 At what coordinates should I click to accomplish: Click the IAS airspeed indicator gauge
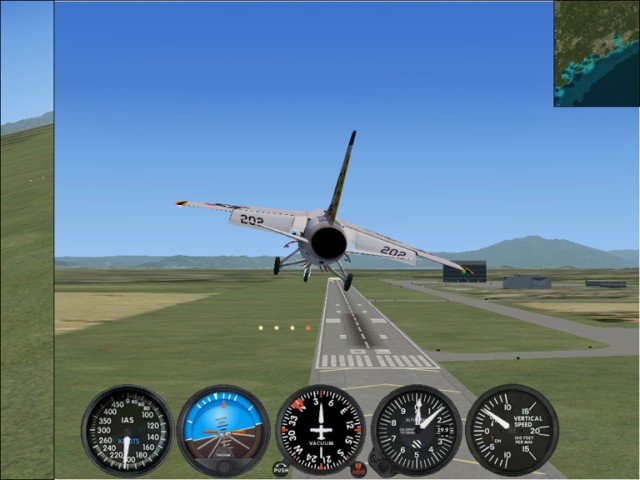click(x=127, y=430)
